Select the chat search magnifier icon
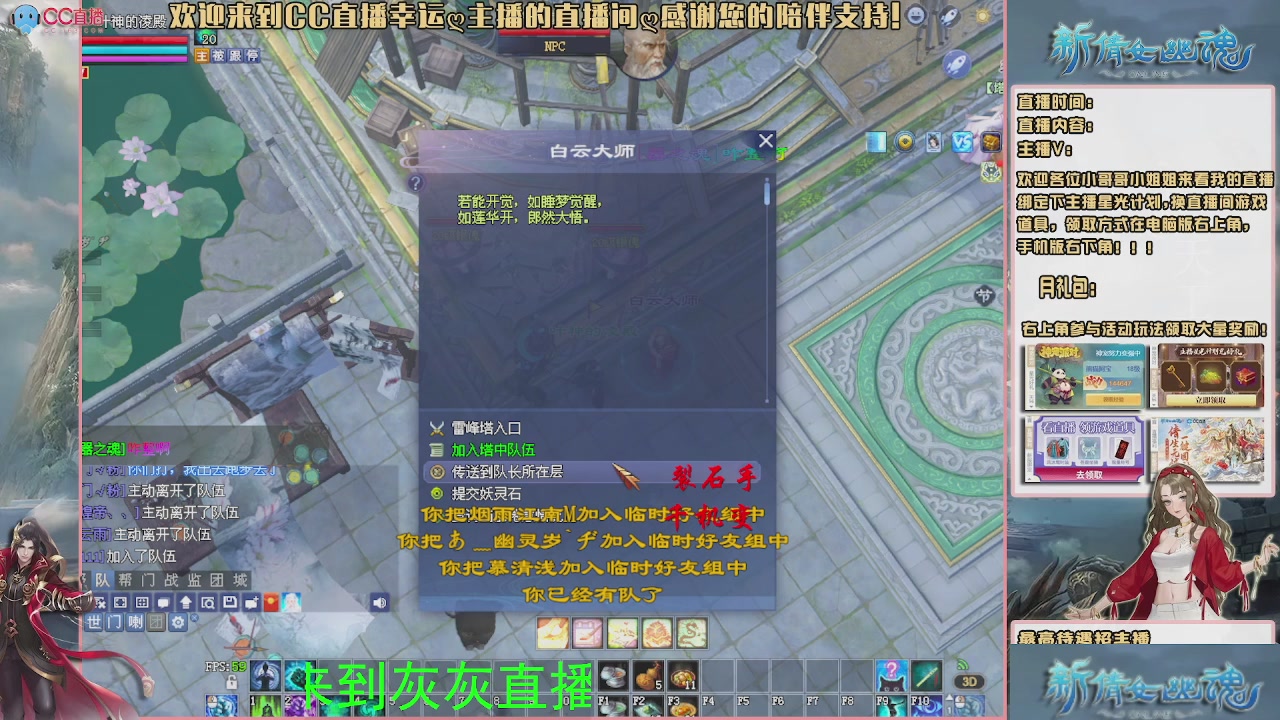Image resolution: width=1280 pixels, height=720 pixels. 209,602
